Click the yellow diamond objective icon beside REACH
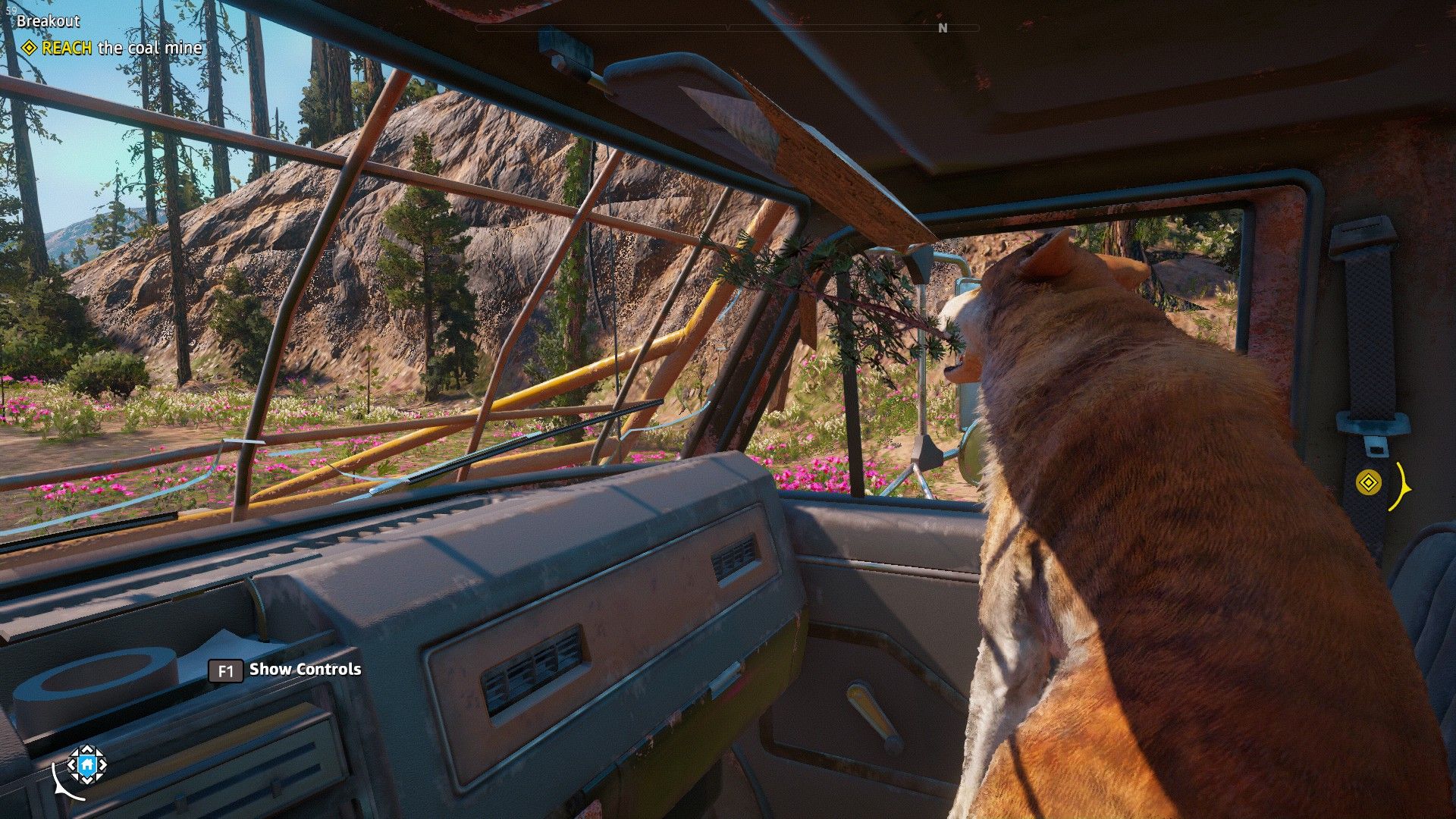The image size is (1456, 819). point(28,49)
